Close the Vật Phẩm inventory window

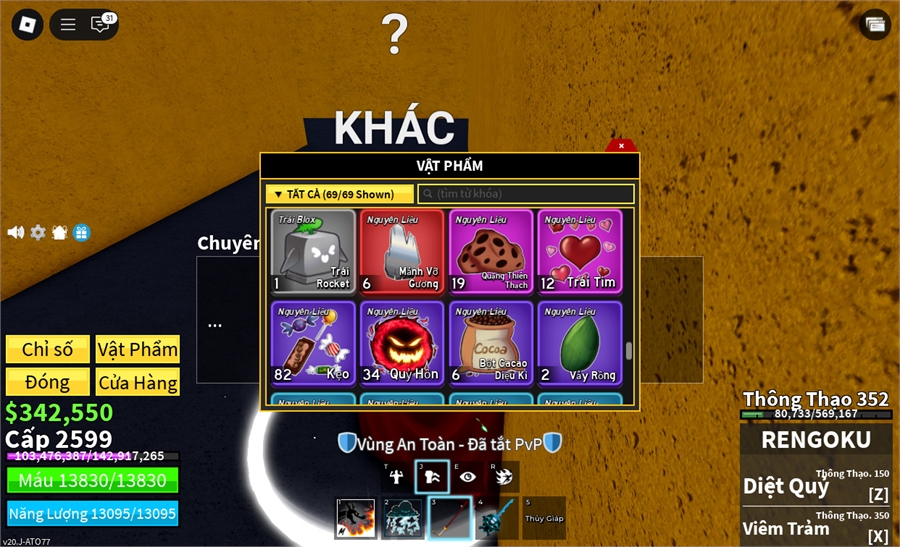(x=621, y=146)
